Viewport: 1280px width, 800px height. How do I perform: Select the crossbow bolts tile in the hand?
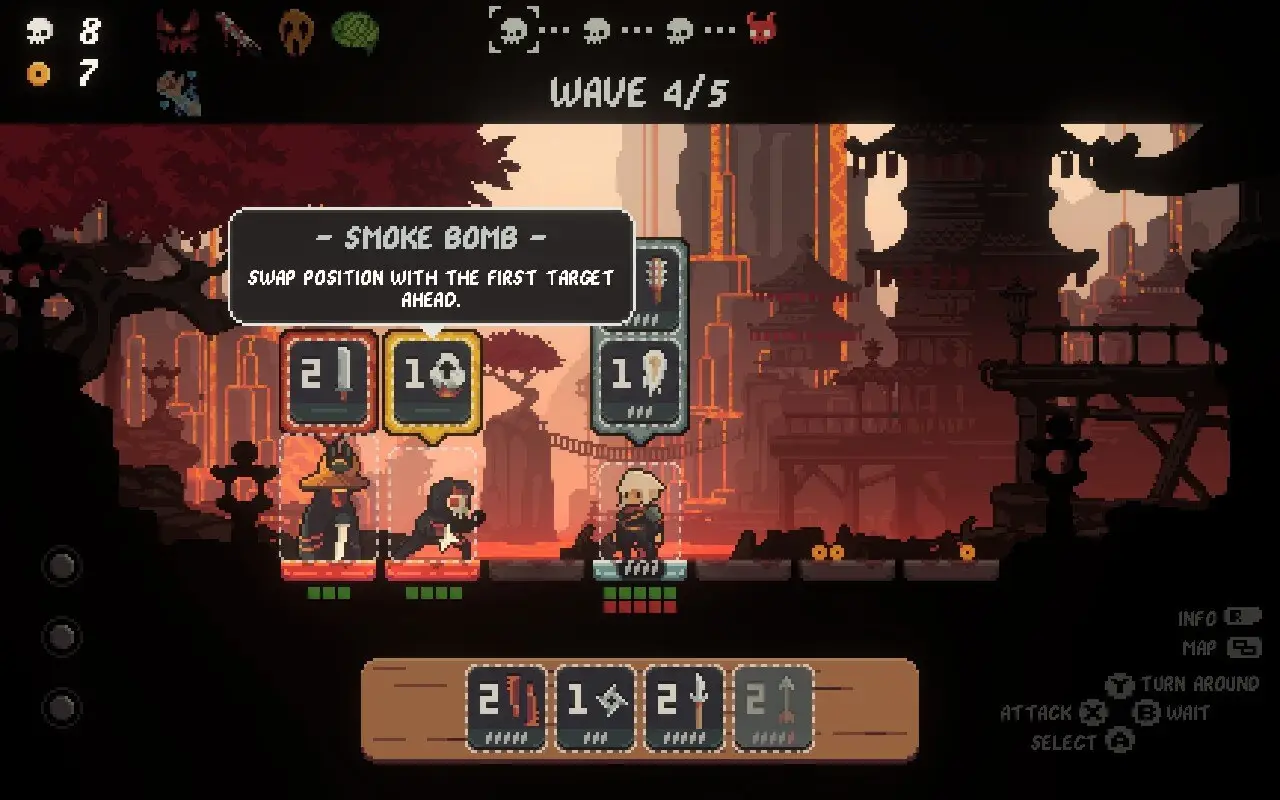(507, 712)
